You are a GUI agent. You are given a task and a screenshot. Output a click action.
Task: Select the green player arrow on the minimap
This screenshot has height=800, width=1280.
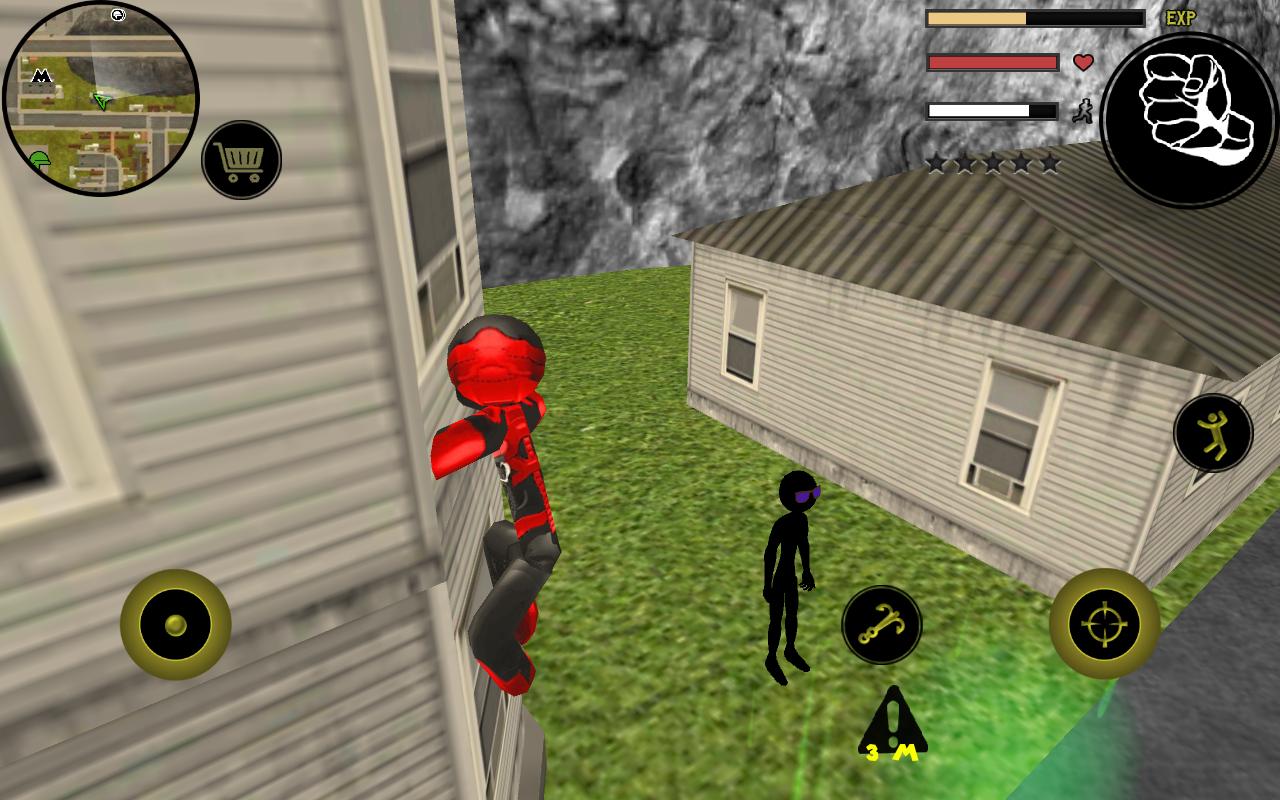(100, 100)
